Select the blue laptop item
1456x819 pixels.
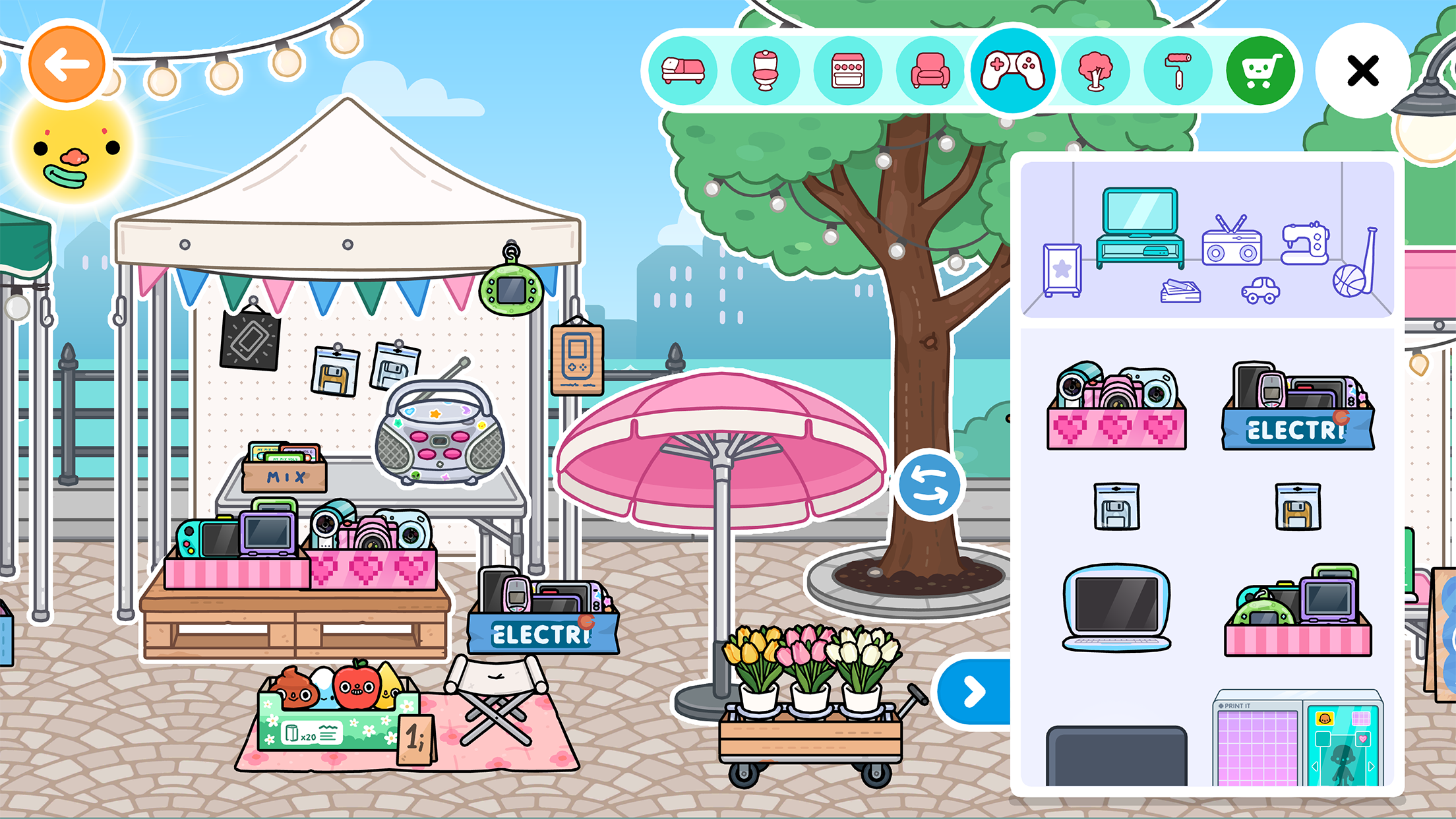pyautogui.click(x=1116, y=607)
